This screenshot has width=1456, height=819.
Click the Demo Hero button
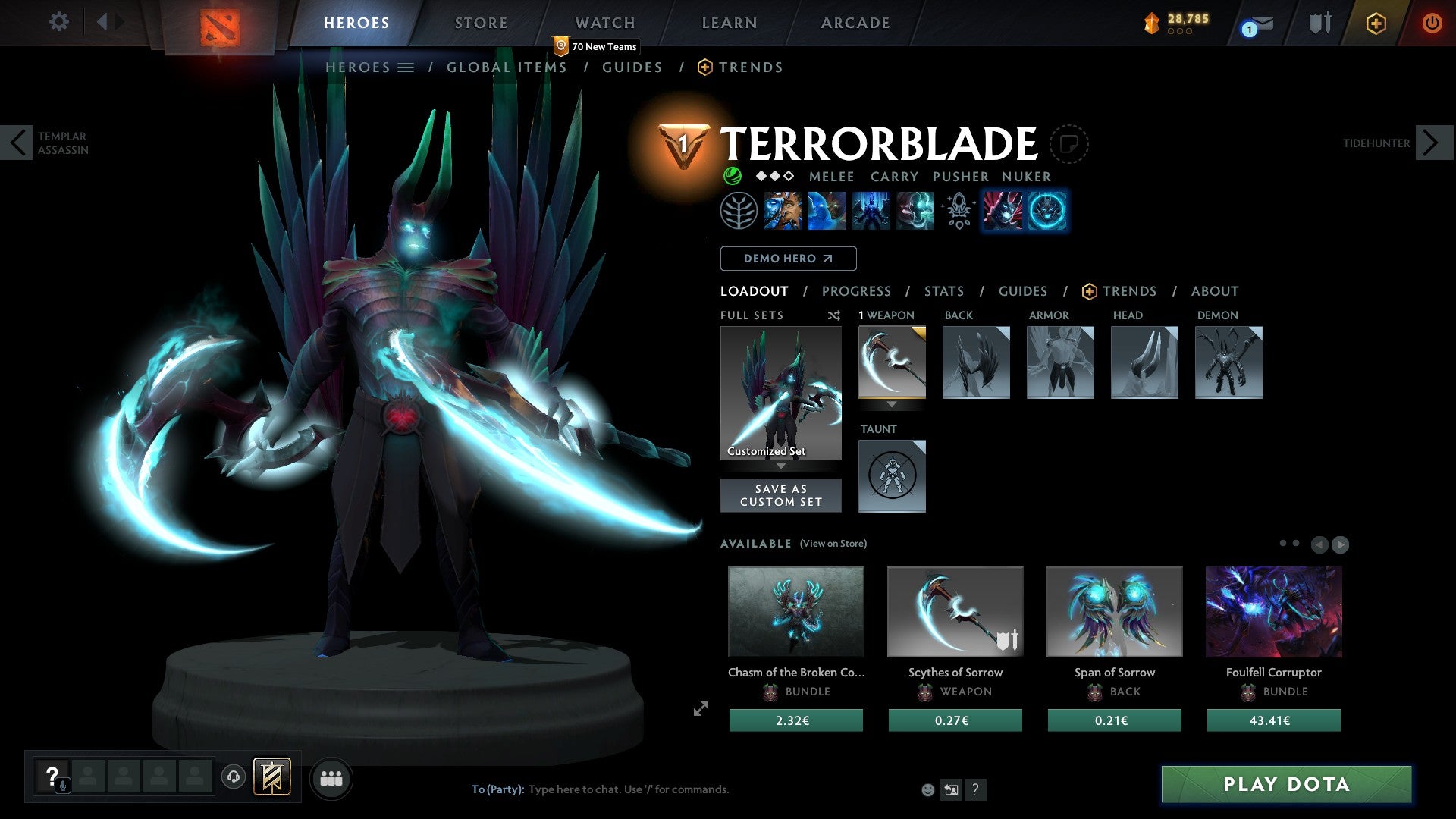tap(788, 258)
